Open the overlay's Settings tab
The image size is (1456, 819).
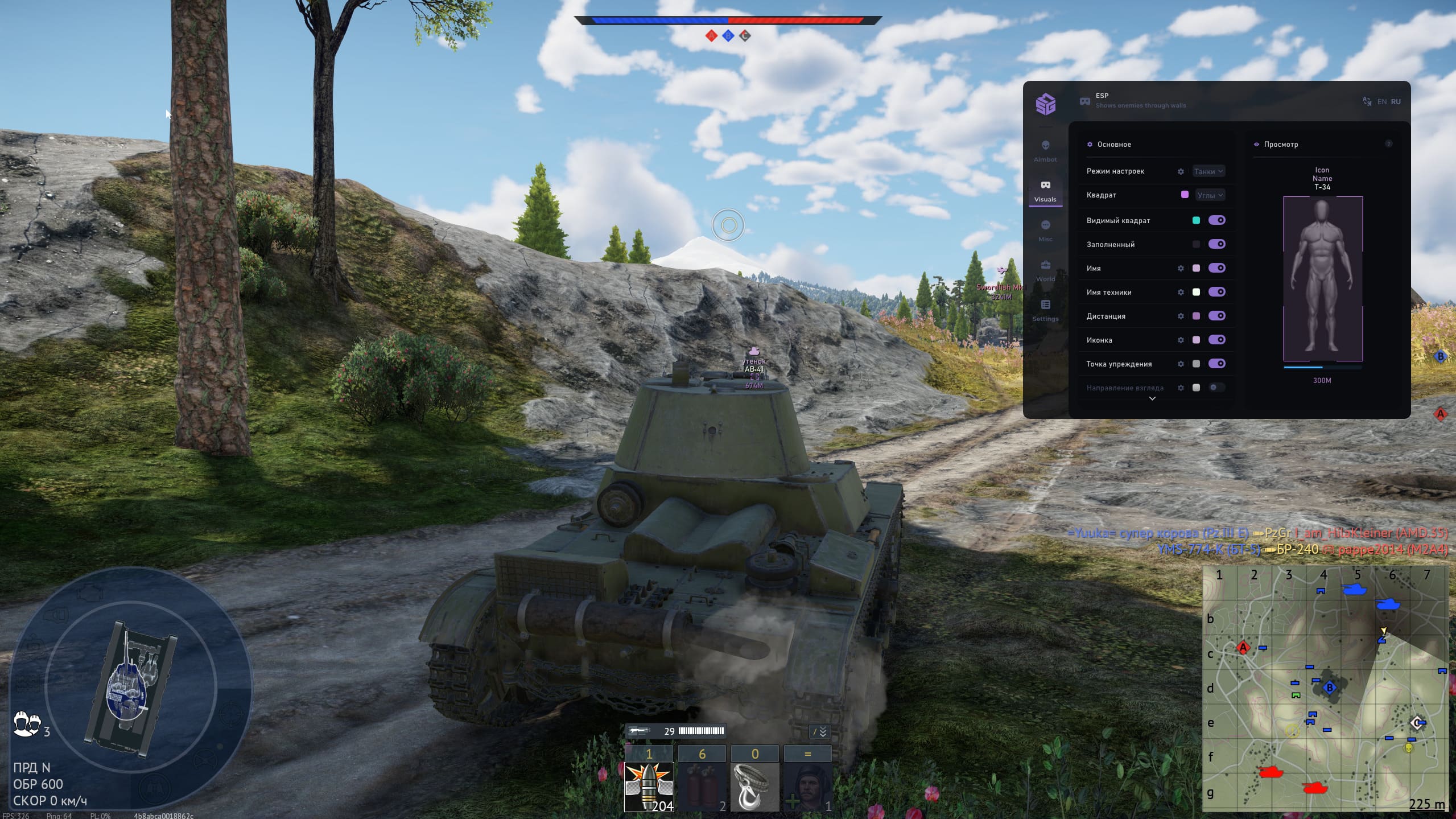1045,310
